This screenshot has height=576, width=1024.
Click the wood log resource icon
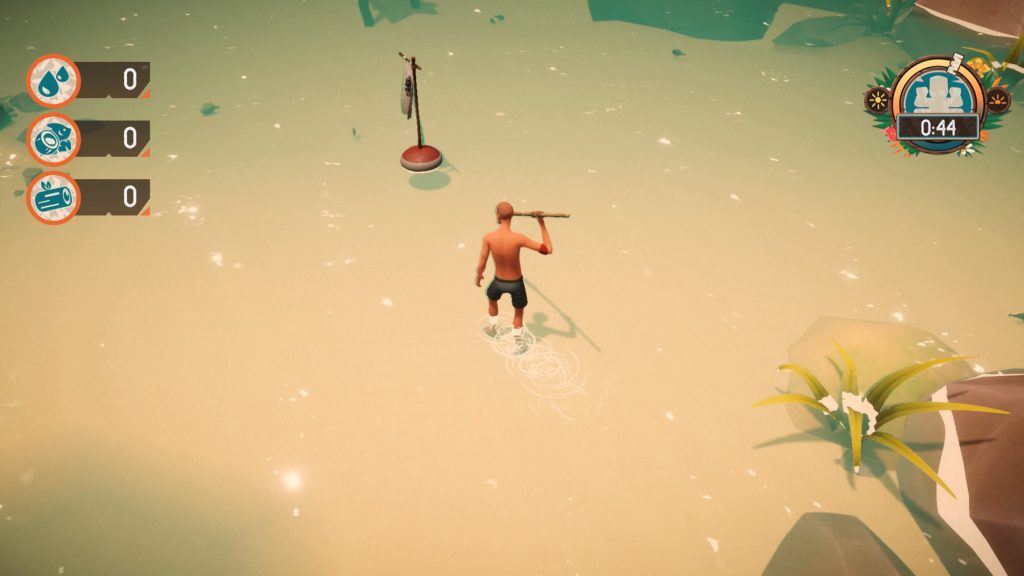coord(53,197)
